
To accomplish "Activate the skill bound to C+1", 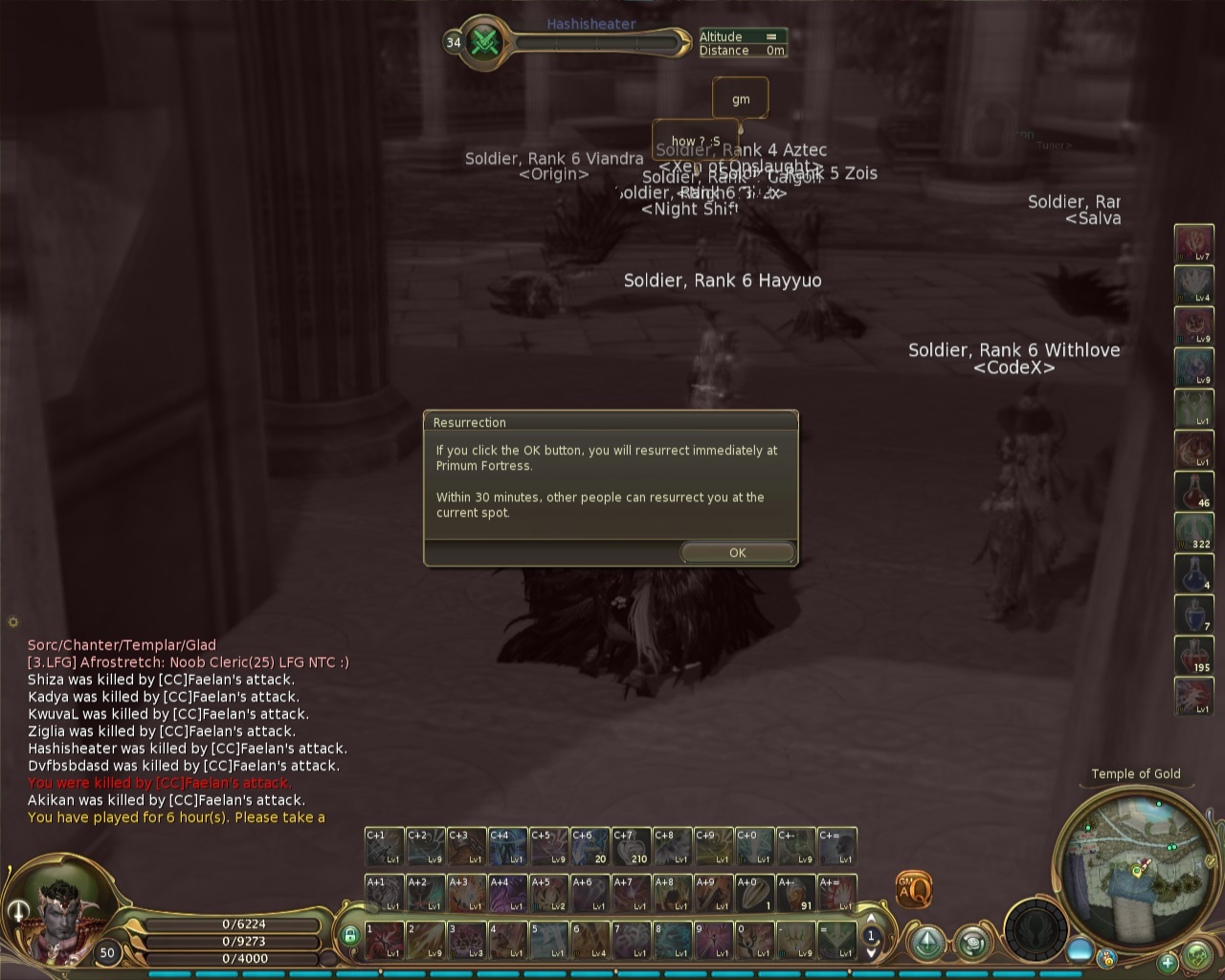I will tap(384, 846).
